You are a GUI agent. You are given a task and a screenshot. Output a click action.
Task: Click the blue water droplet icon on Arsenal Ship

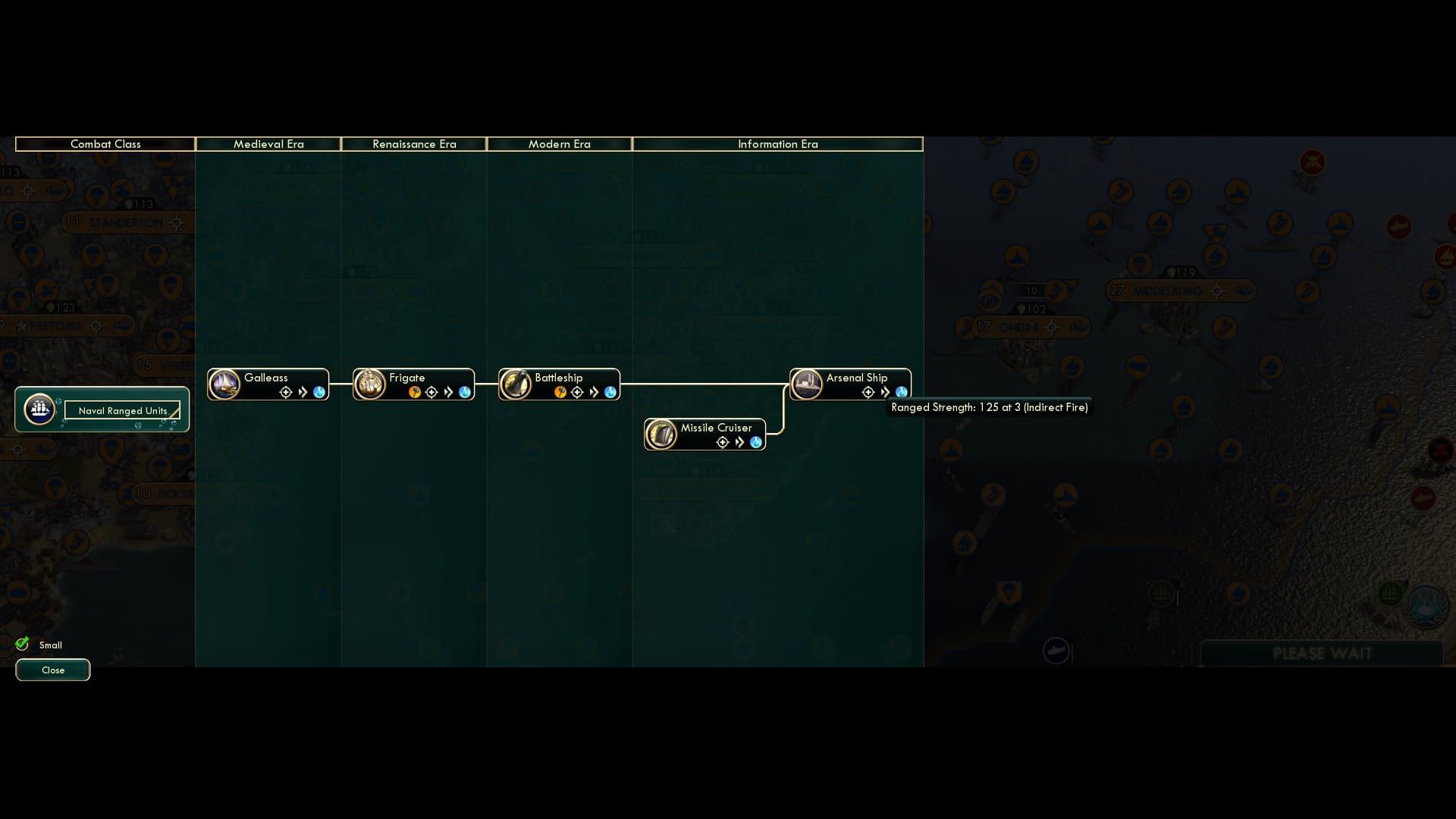pyautogui.click(x=901, y=392)
